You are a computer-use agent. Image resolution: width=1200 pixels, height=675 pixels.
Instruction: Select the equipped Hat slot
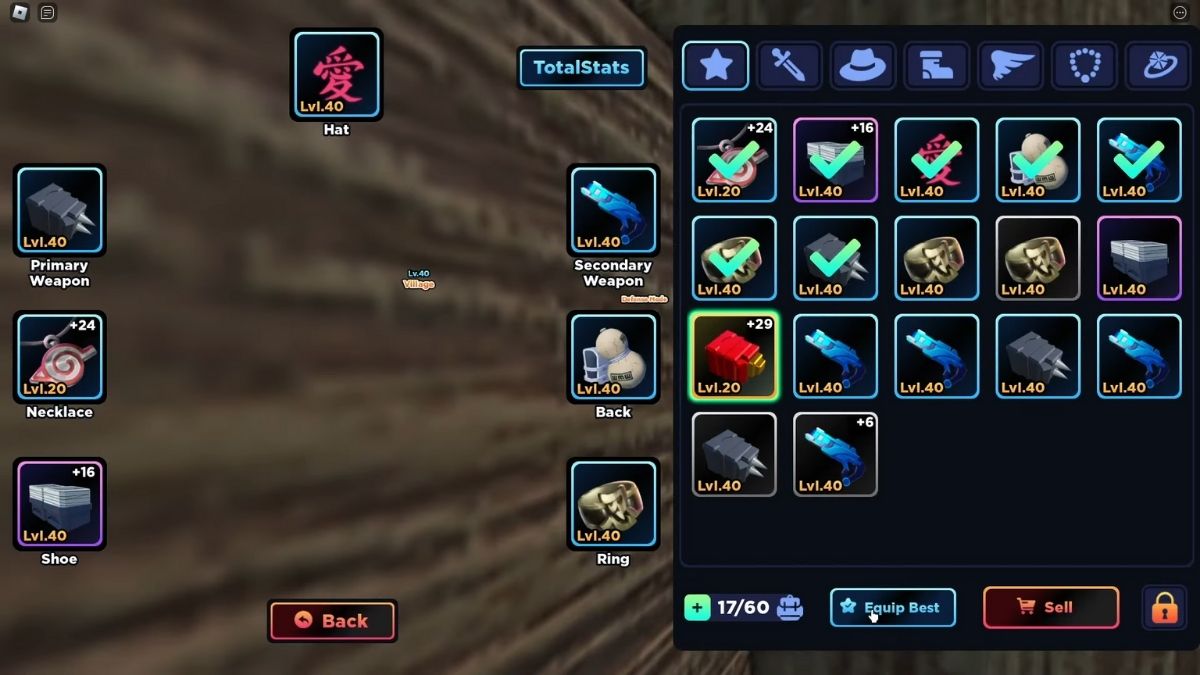tap(336, 75)
